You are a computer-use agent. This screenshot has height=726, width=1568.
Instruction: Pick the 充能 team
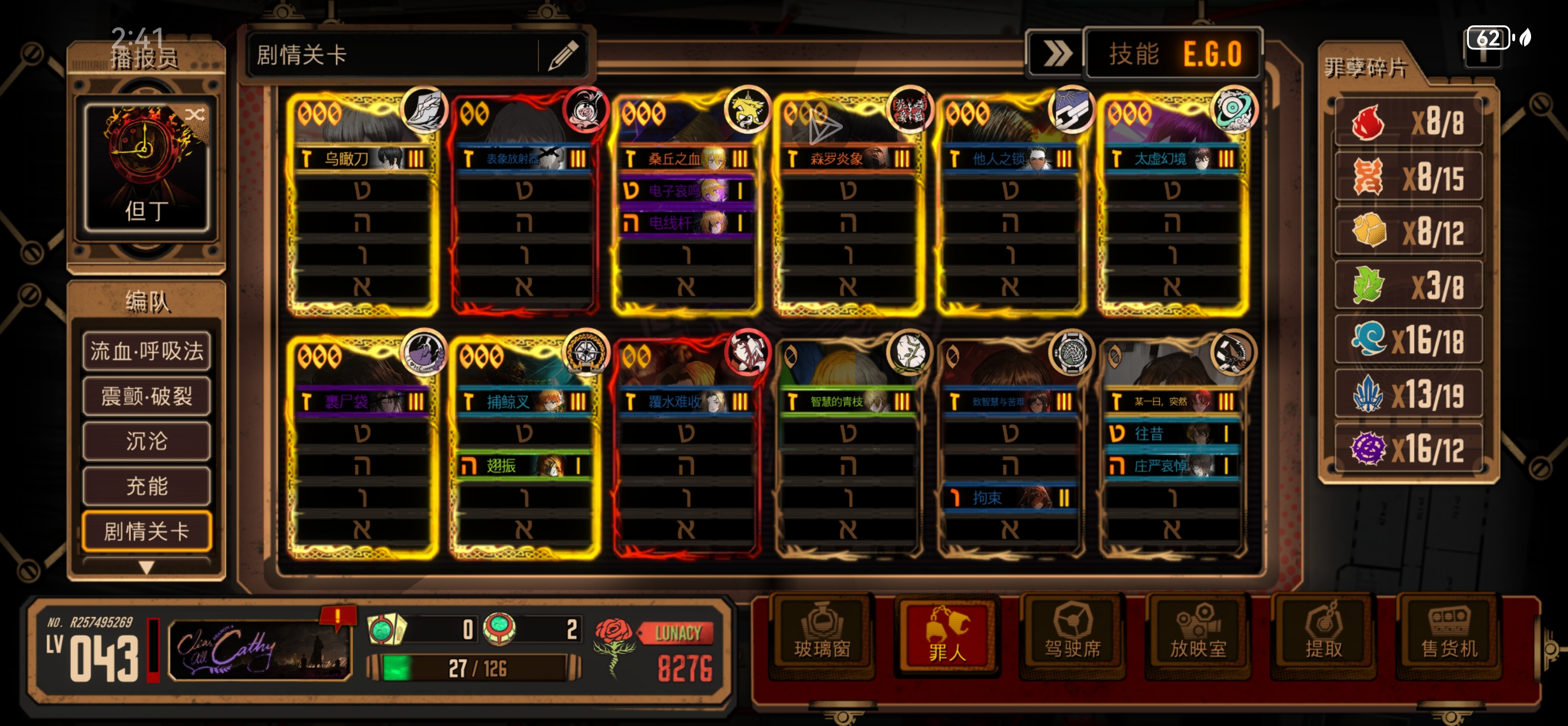point(146,486)
